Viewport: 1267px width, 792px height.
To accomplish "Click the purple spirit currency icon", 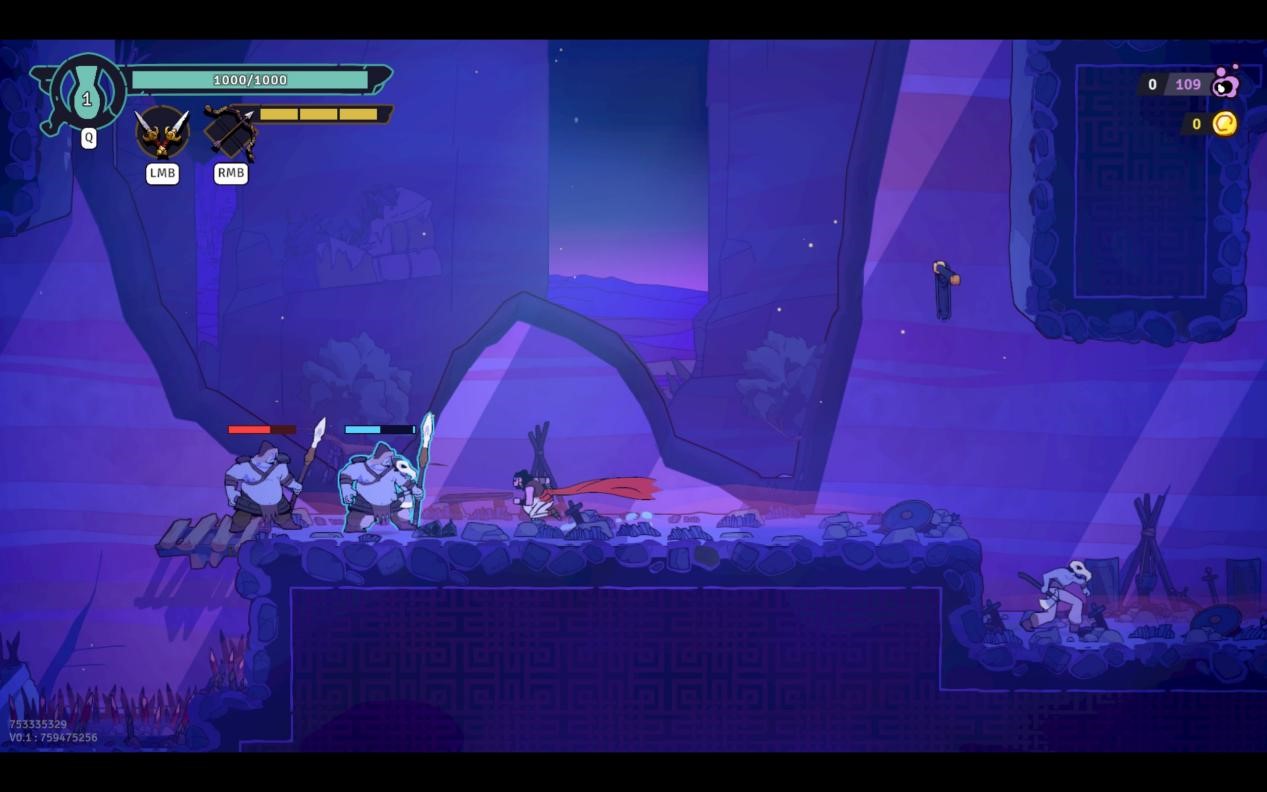I will (1226, 84).
